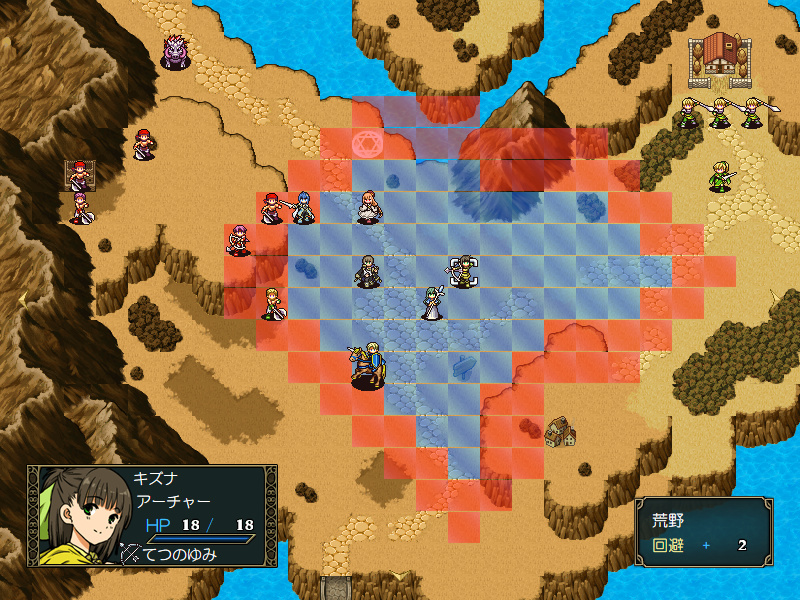
Task: Select the purple beast enemy unit
Action: click(x=176, y=52)
